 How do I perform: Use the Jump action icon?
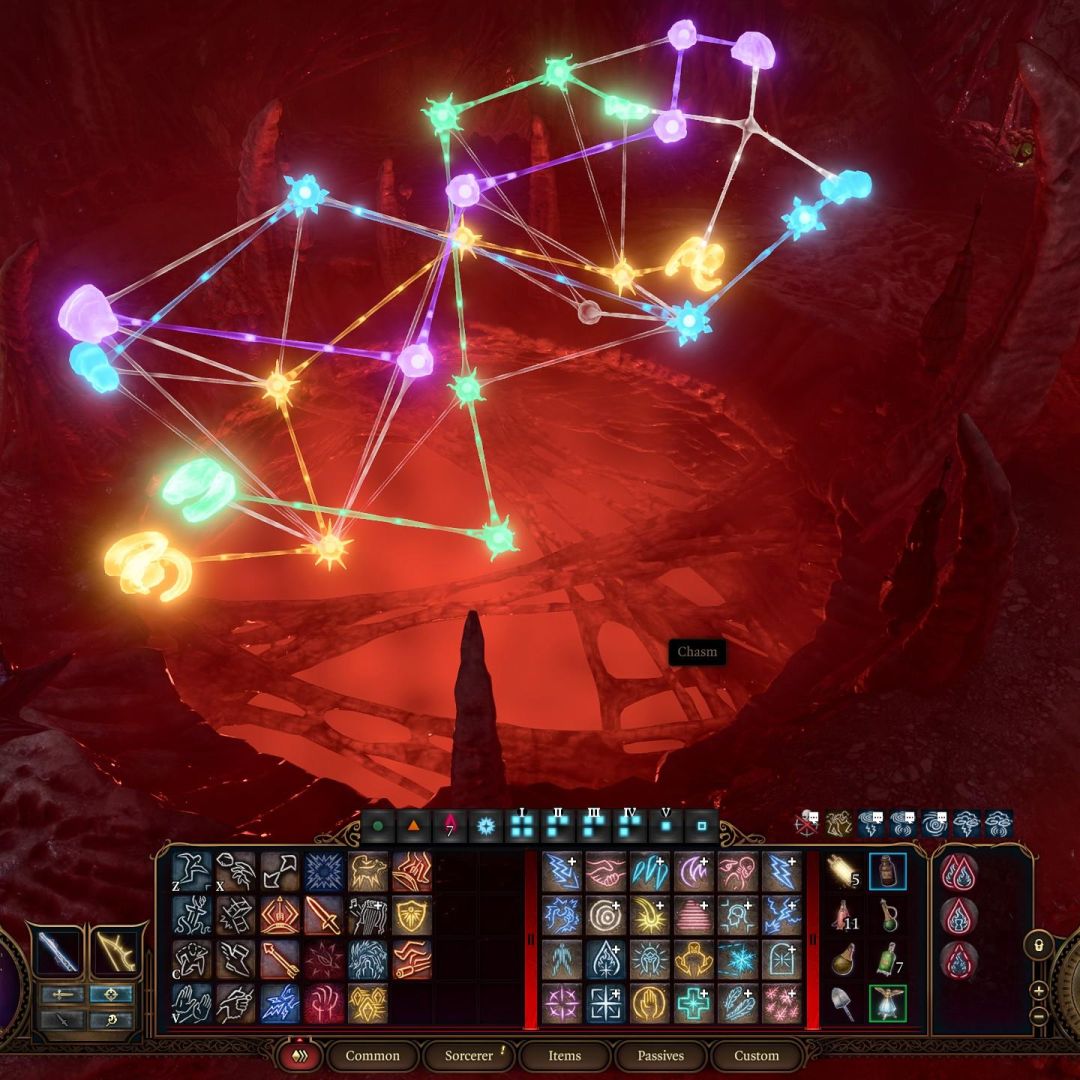pos(191,871)
